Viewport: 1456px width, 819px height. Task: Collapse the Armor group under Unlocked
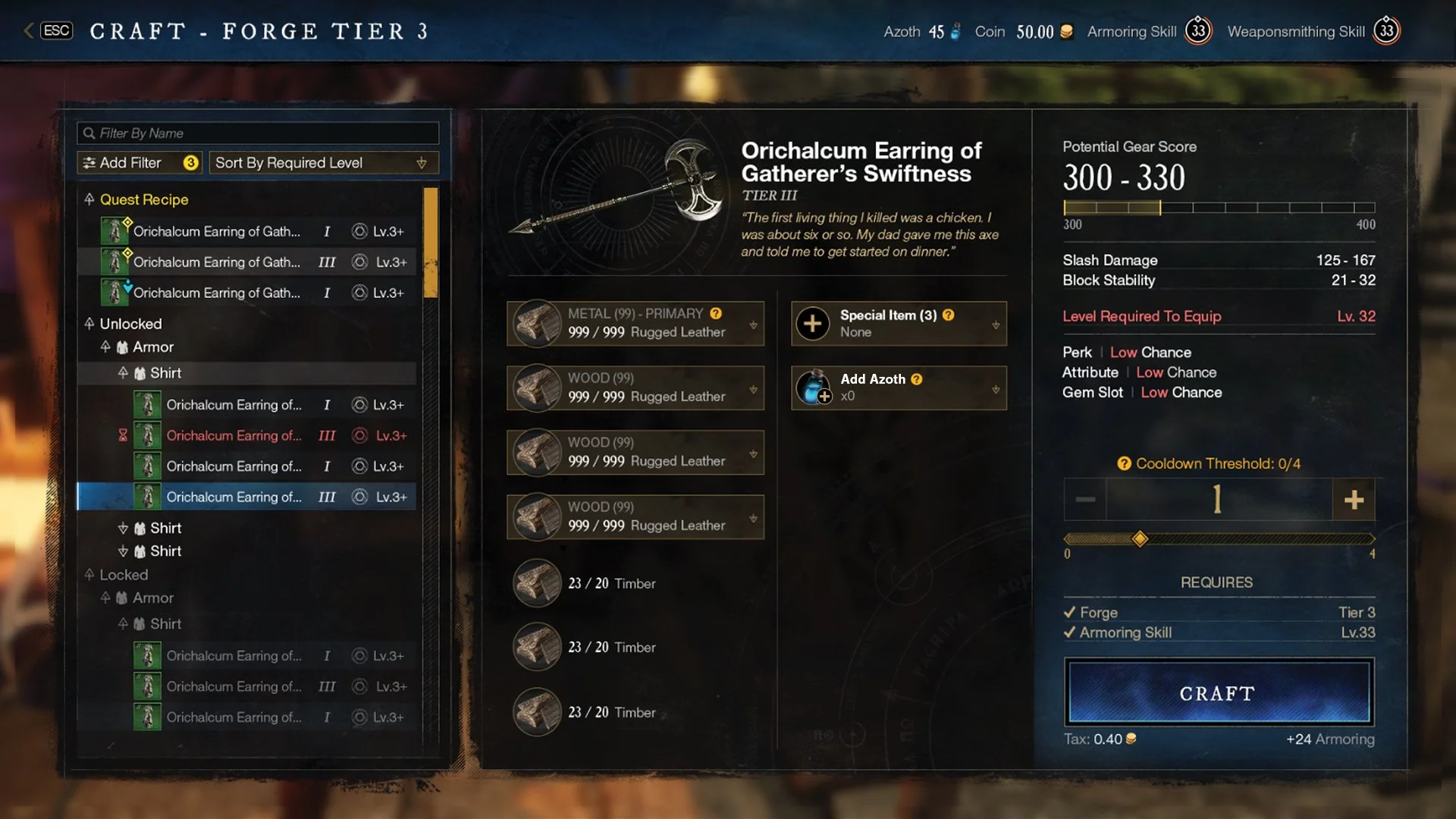click(x=105, y=347)
